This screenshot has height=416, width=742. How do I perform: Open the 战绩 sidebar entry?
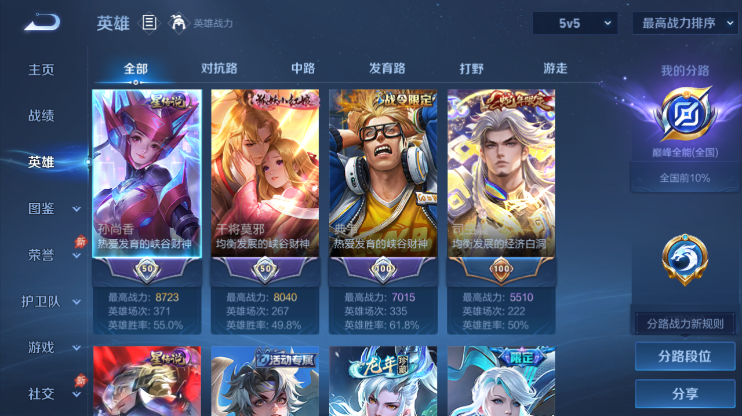tap(41, 116)
